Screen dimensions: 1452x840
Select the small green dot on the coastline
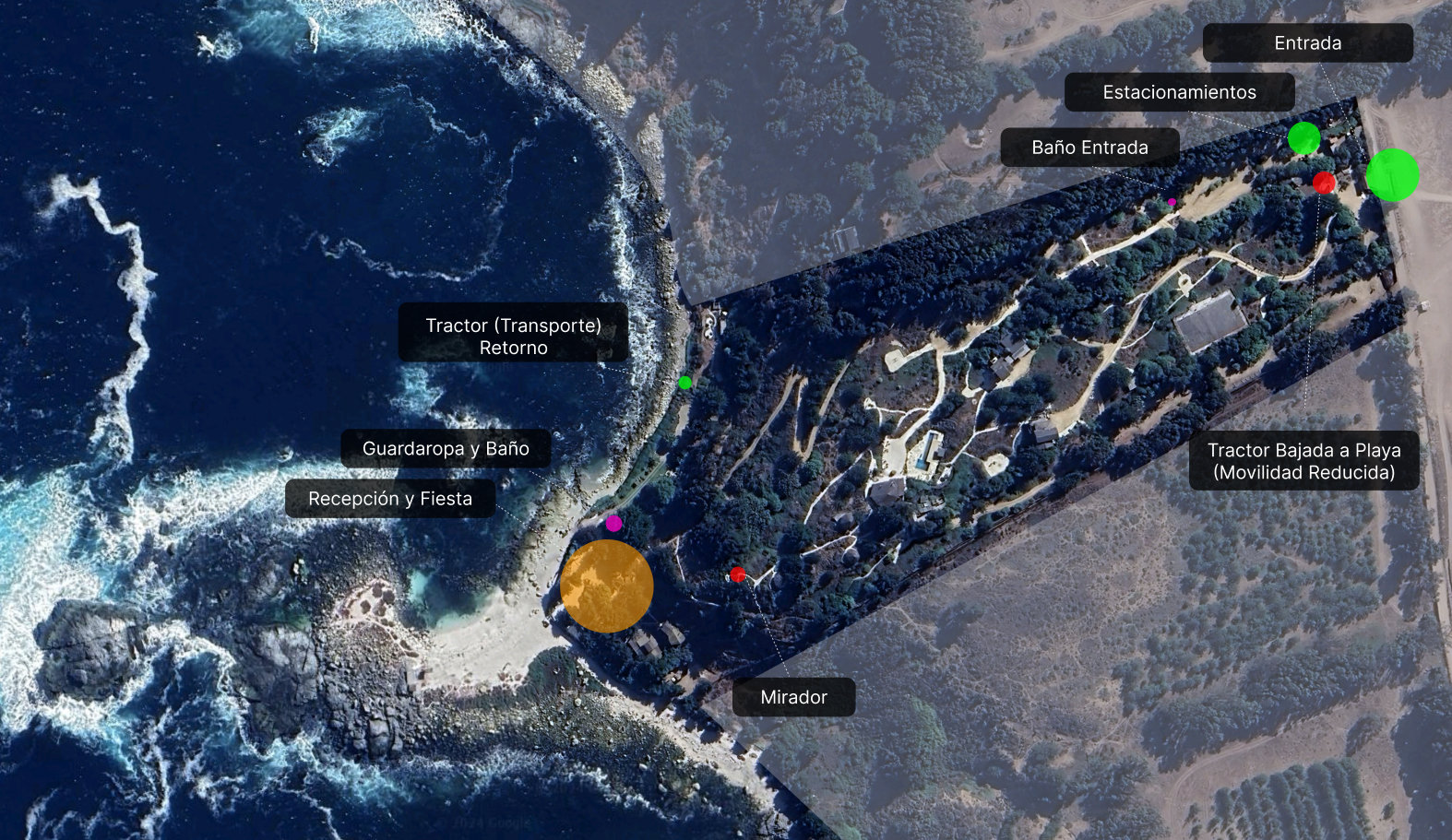[x=684, y=383]
